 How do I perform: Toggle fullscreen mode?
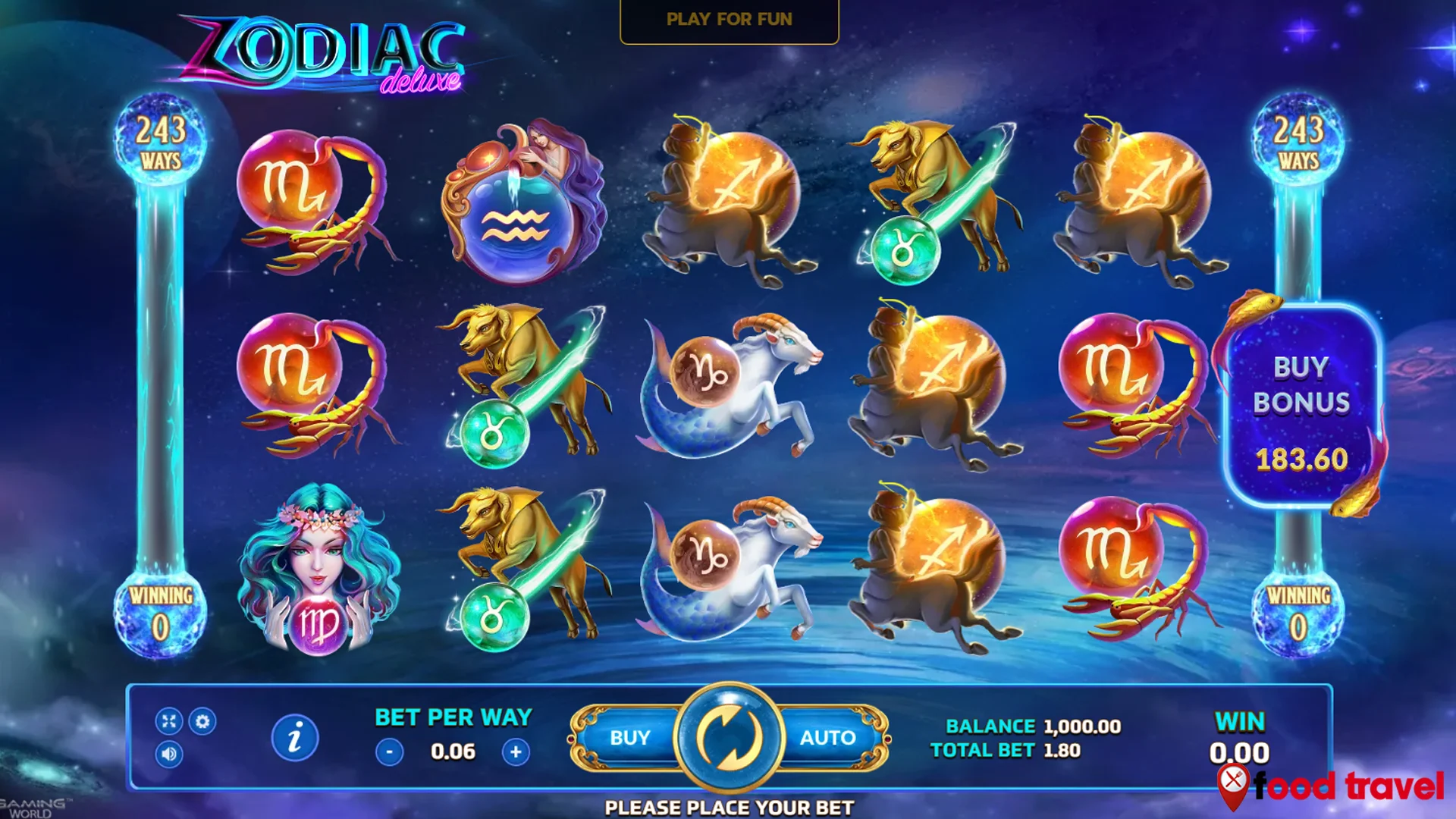click(x=170, y=723)
